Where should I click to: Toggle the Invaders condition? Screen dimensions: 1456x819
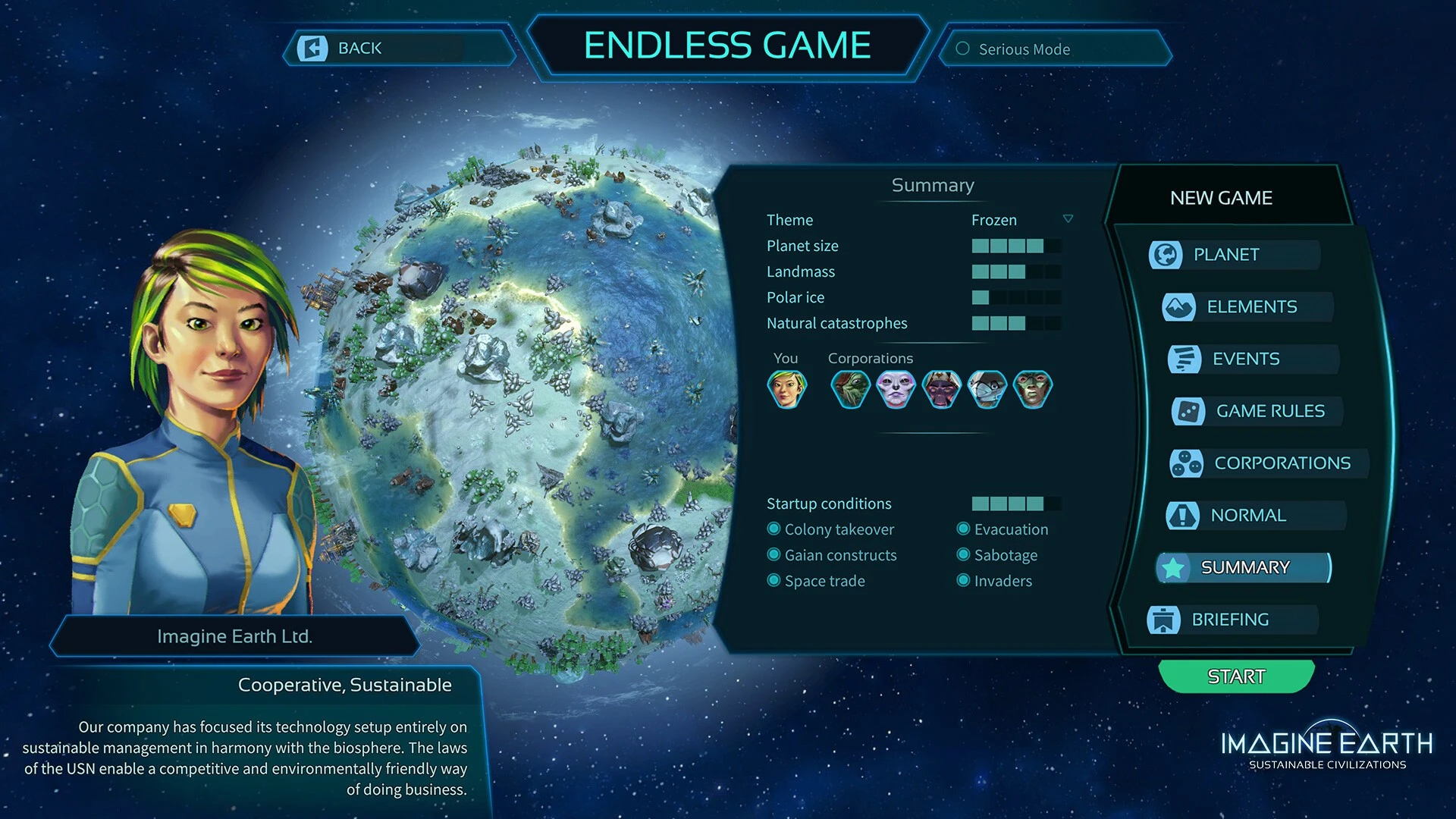tap(964, 581)
